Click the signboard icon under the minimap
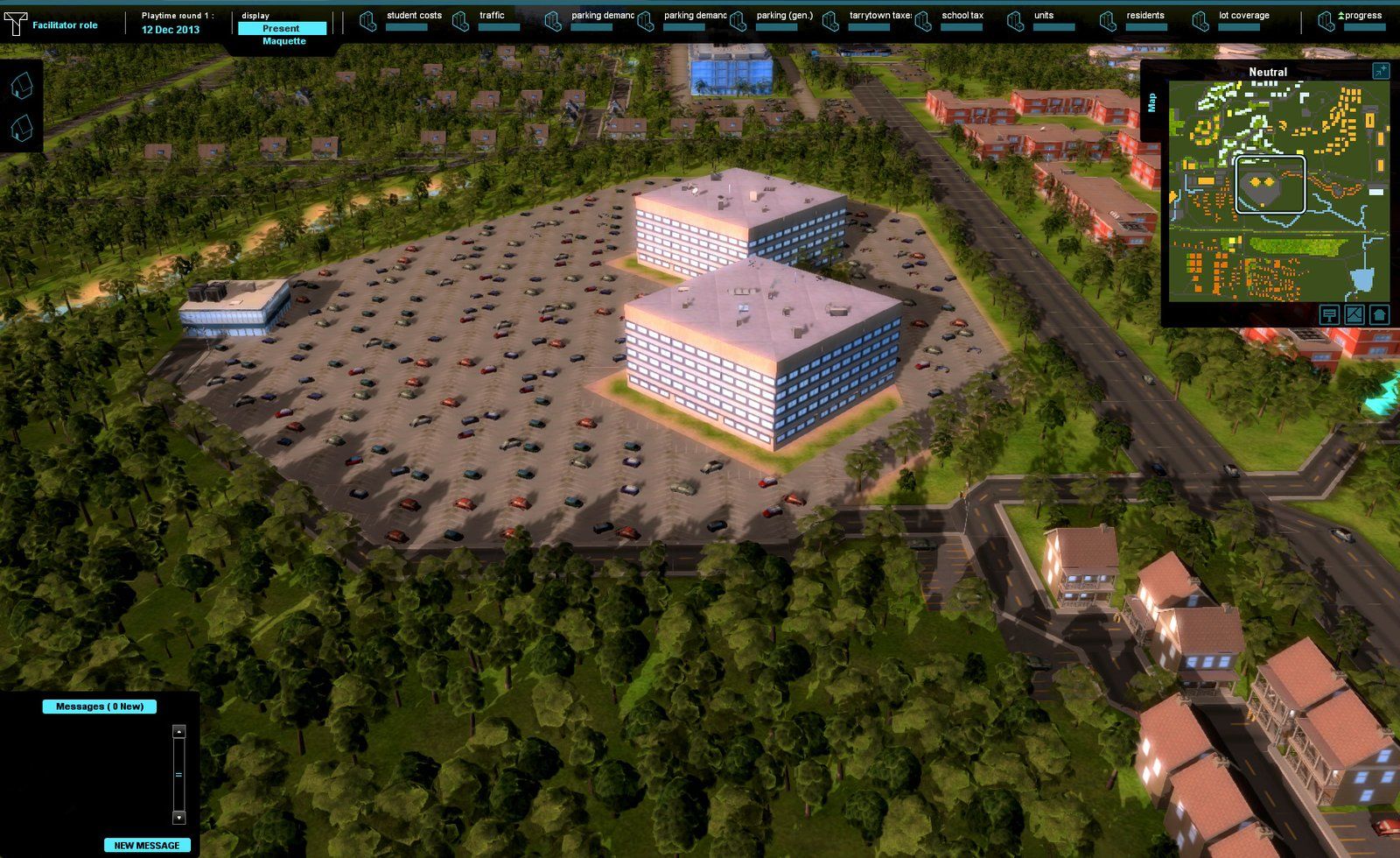1400x858 pixels. click(1329, 314)
